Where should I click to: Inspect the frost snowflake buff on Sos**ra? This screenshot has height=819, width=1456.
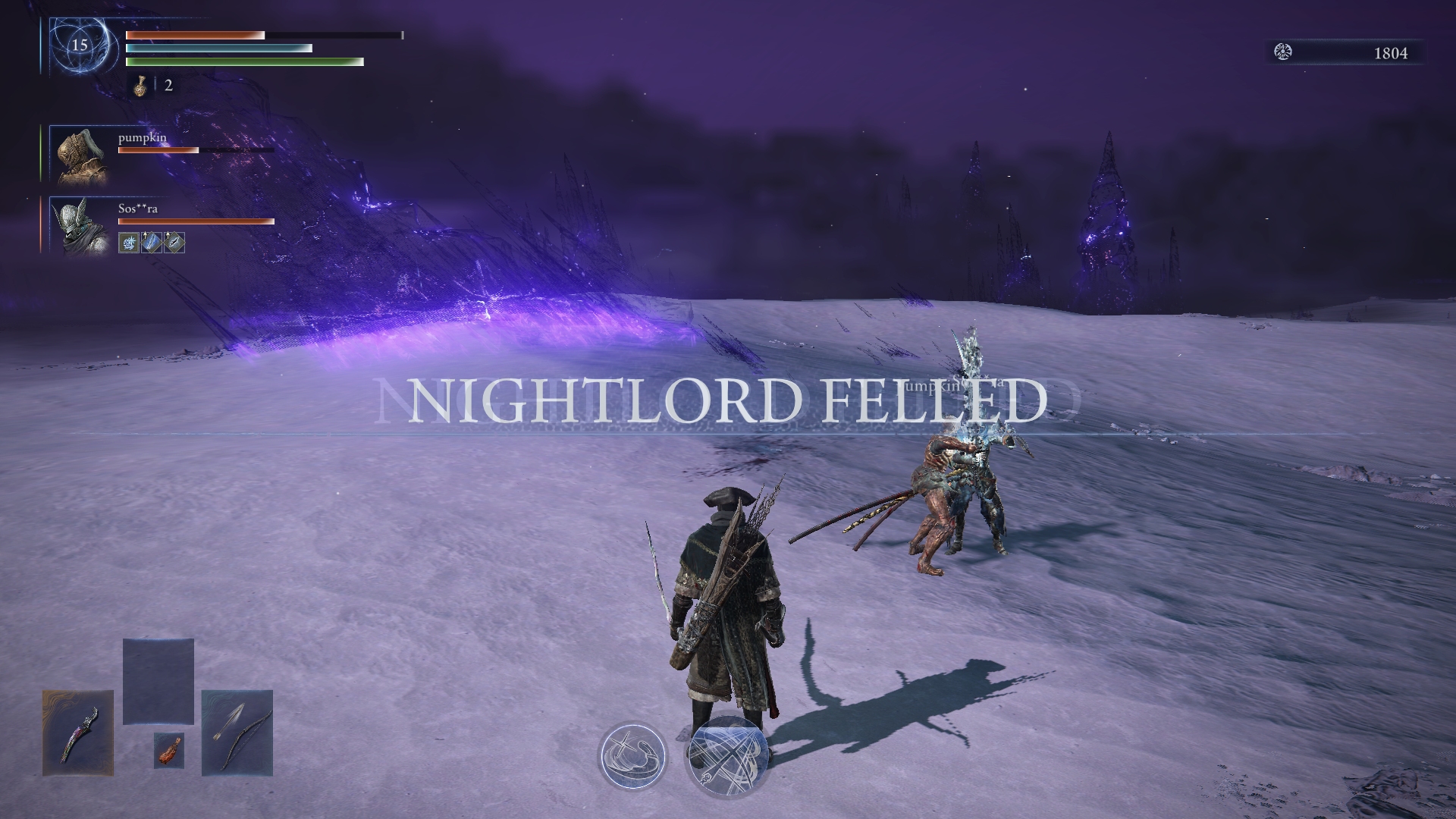pos(129,243)
